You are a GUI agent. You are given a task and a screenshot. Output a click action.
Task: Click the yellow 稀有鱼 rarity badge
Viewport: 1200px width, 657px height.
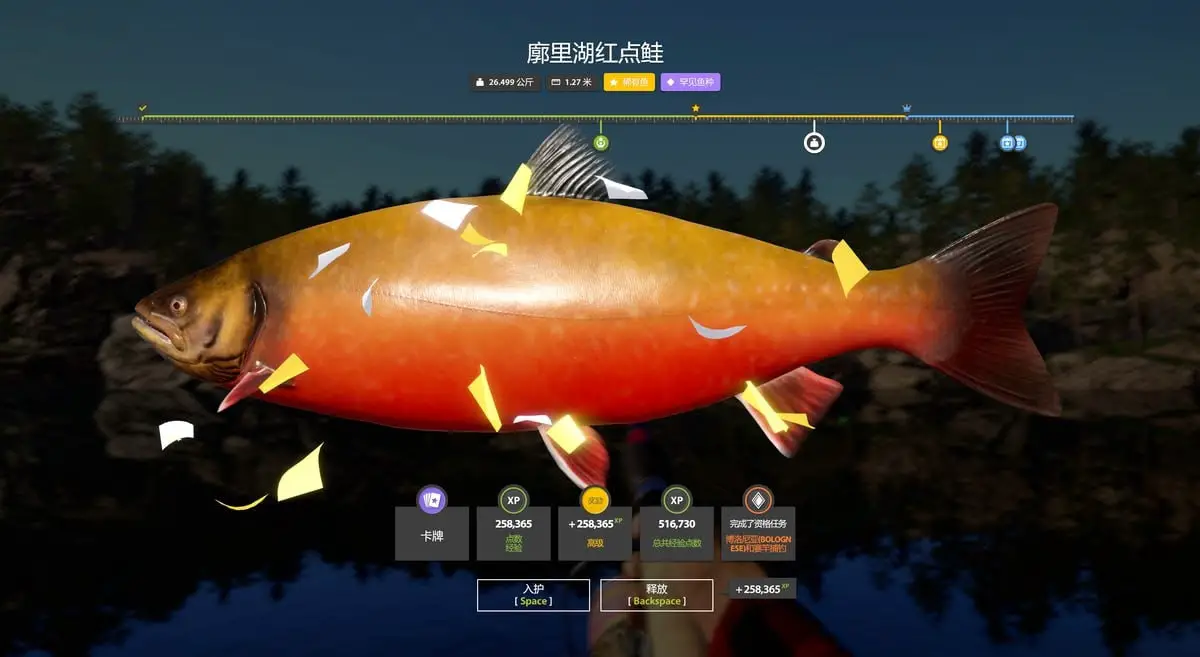click(x=629, y=82)
